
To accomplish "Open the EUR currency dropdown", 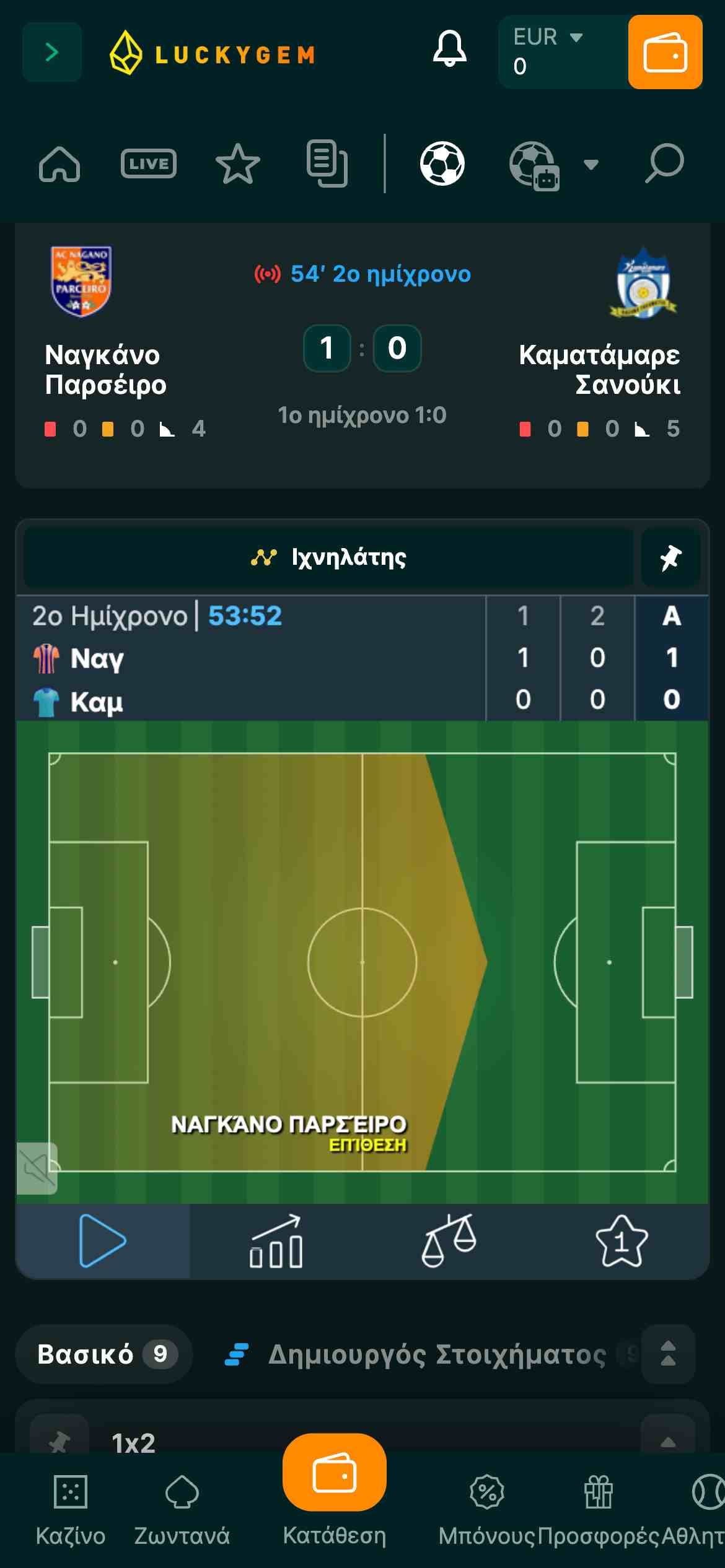I will click(548, 38).
